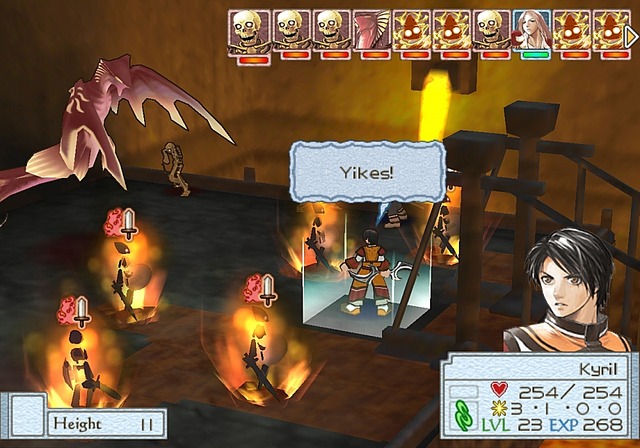Select the red winged dragon turn portrait
This screenshot has width=640, height=448.
(371, 29)
